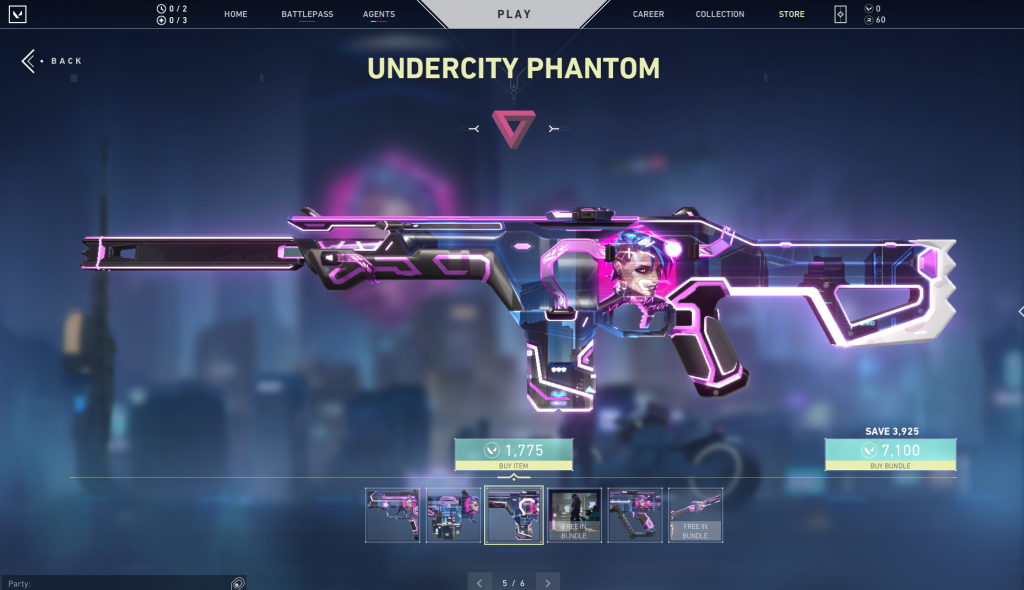This screenshot has width=1024, height=590.
Task: Switch to the Battlepass tab
Action: [x=307, y=15]
